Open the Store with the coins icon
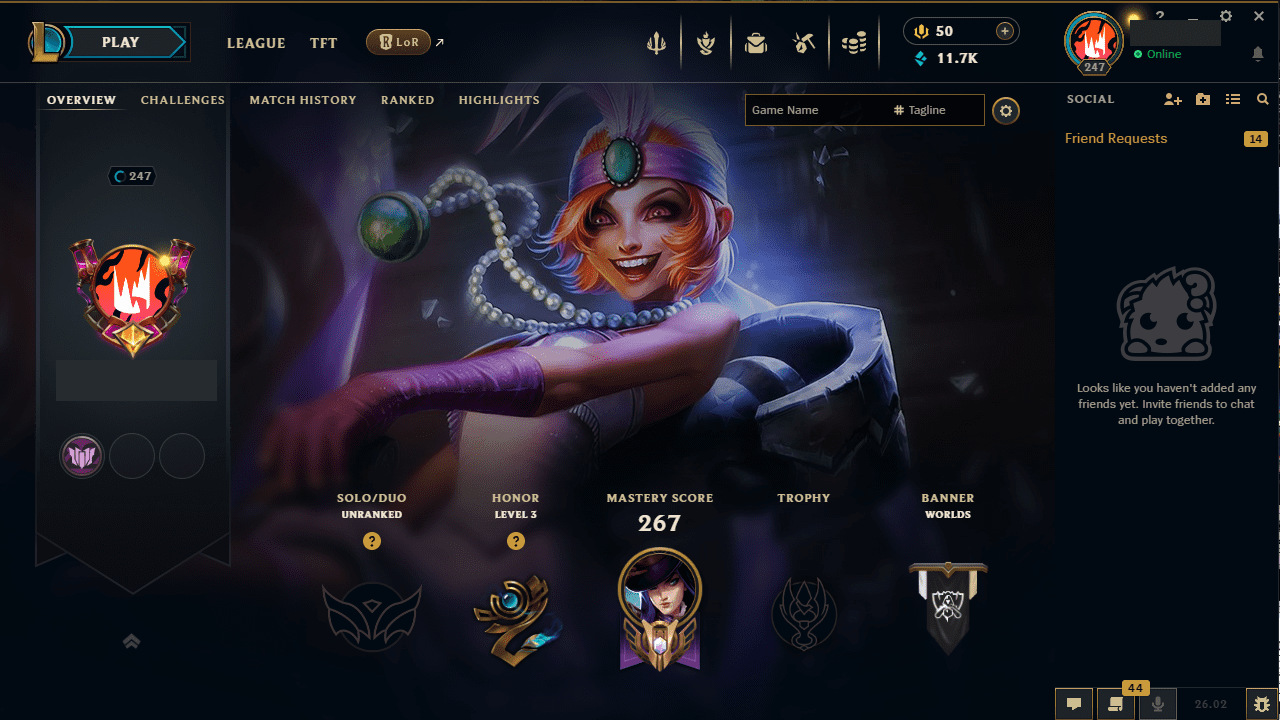Screen dimensions: 1280x720 coord(854,43)
